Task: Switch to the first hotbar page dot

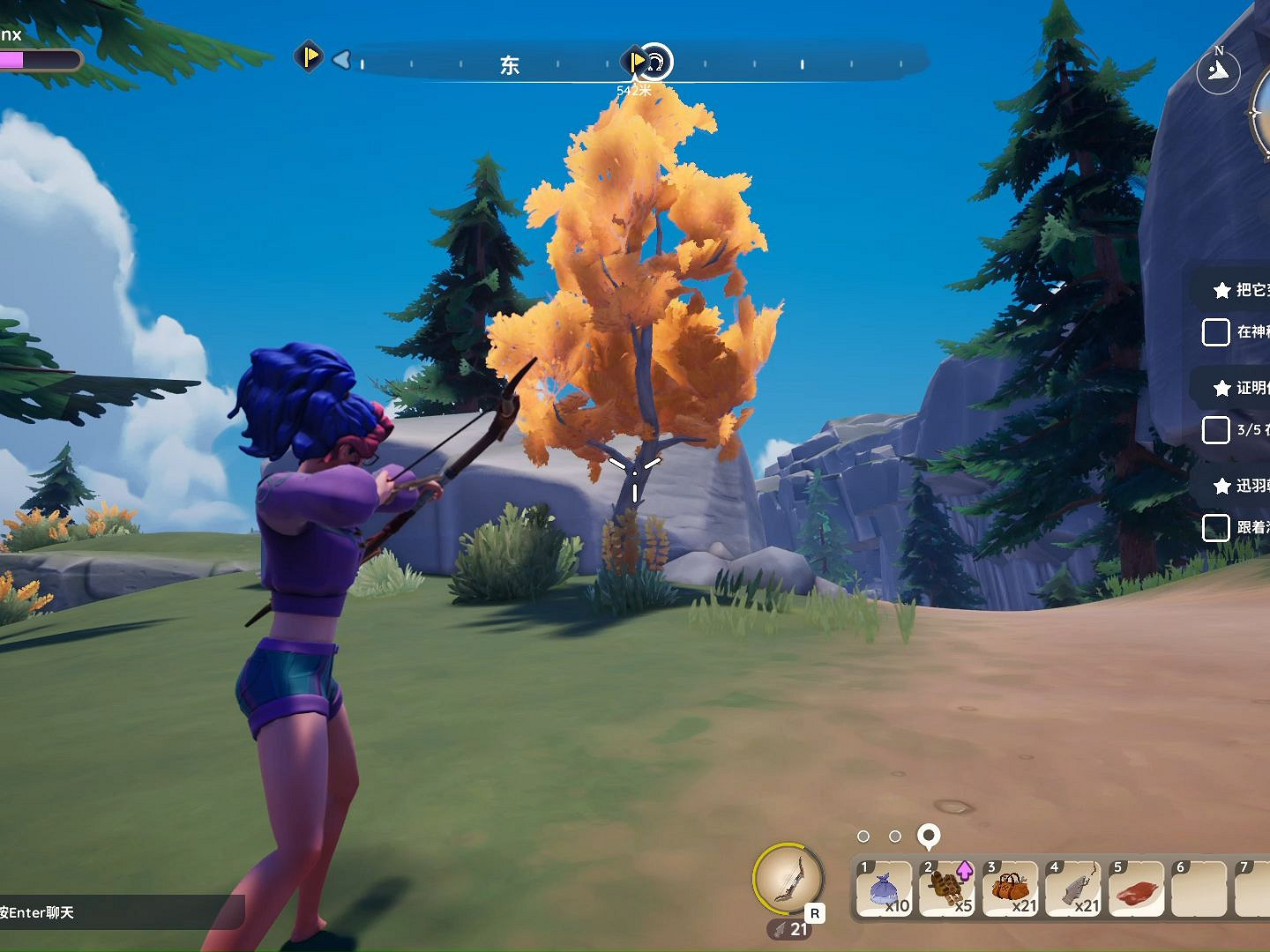Action: (x=863, y=836)
